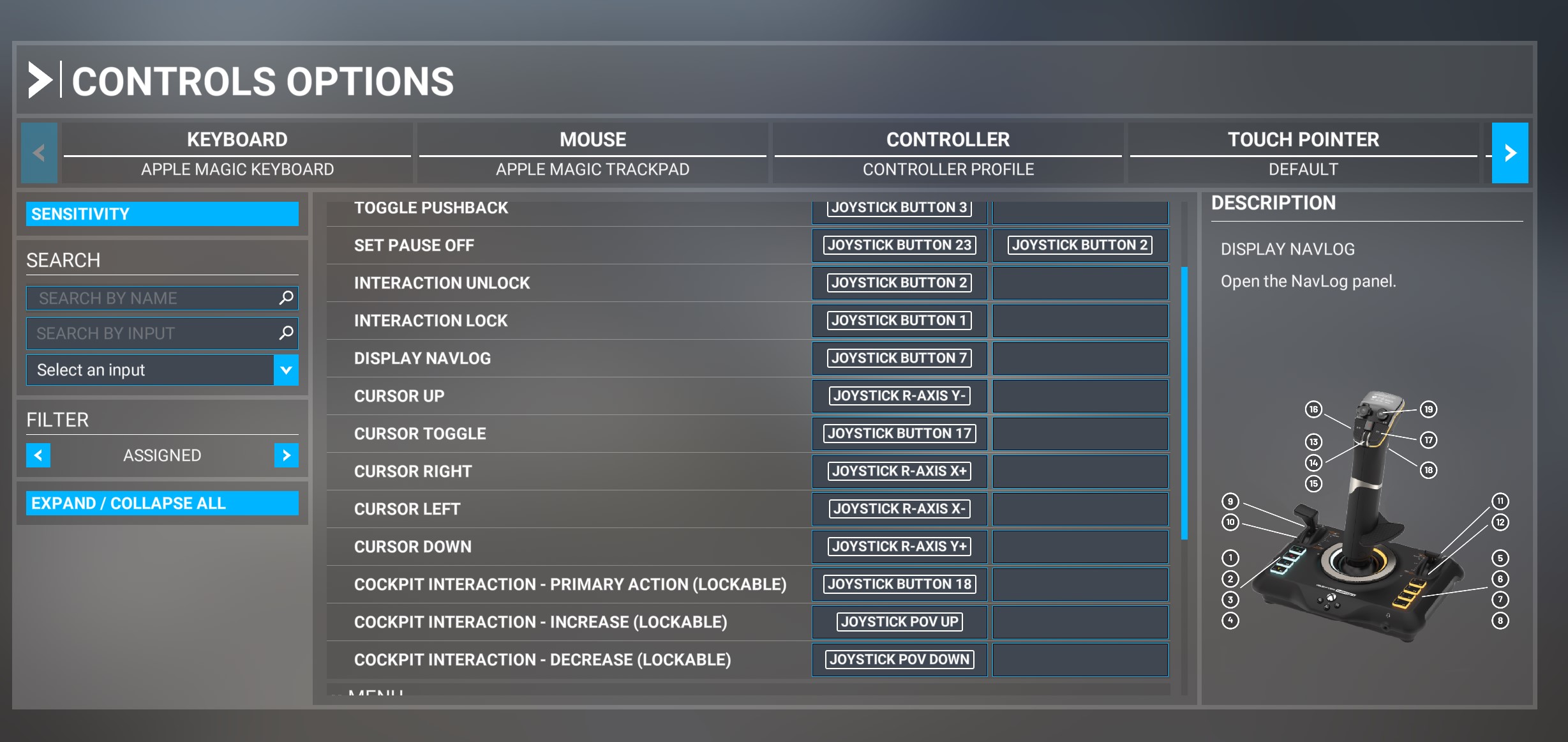Click the search-by-input magnifier icon

[x=286, y=333]
